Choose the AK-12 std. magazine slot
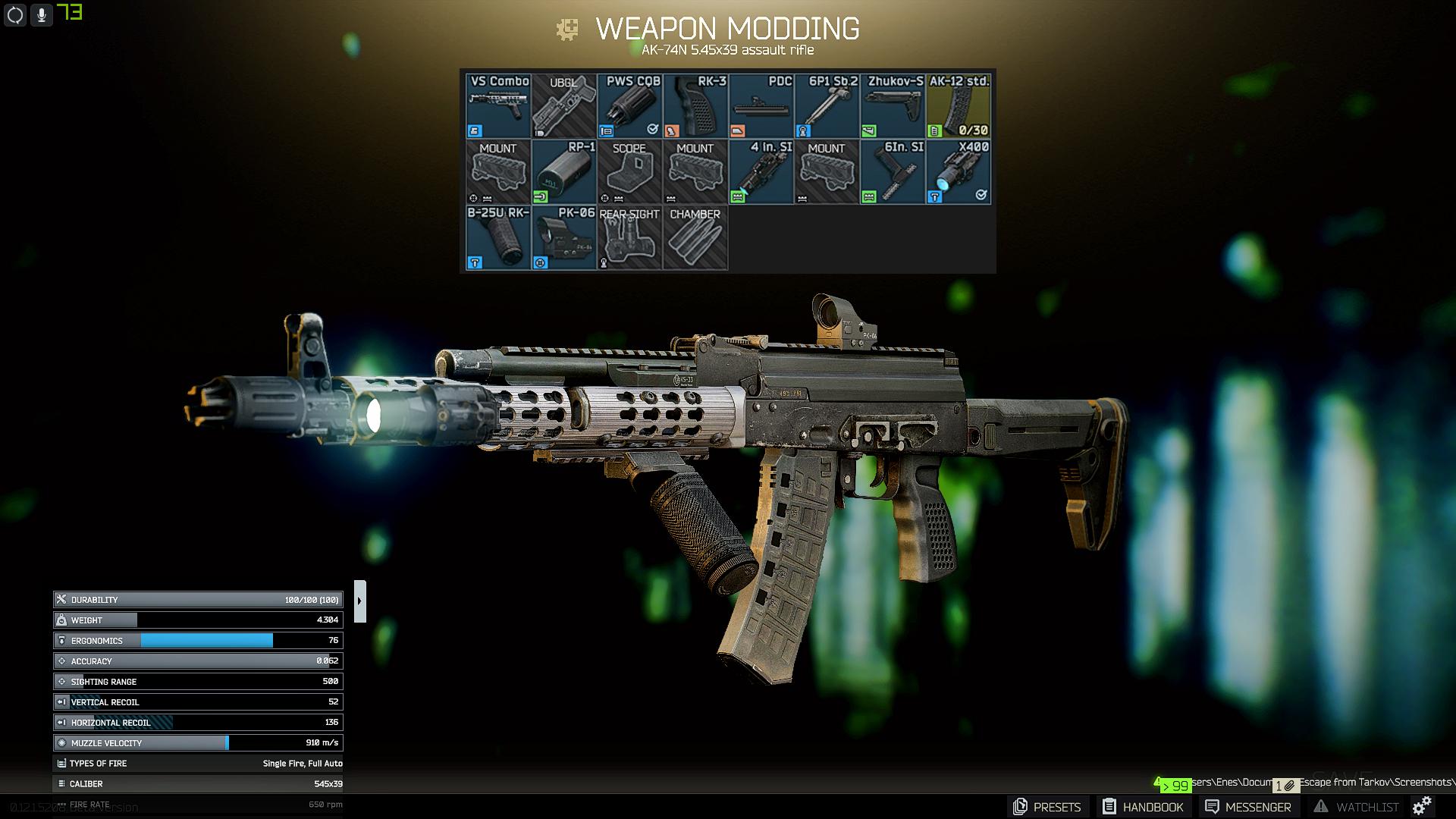This screenshot has width=1456, height=819. click(959, 105)
